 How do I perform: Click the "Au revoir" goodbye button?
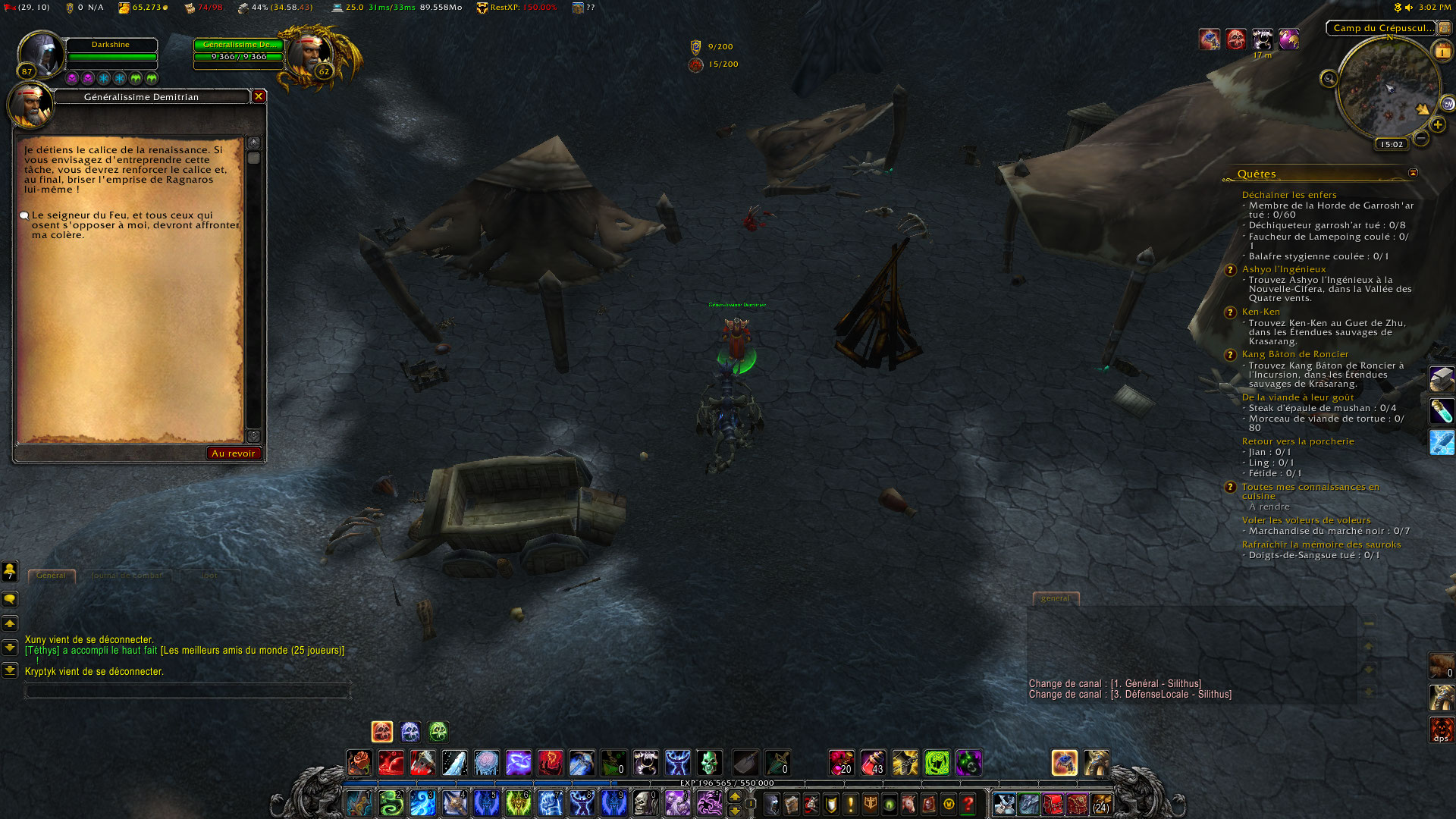(x=234, y=453)
